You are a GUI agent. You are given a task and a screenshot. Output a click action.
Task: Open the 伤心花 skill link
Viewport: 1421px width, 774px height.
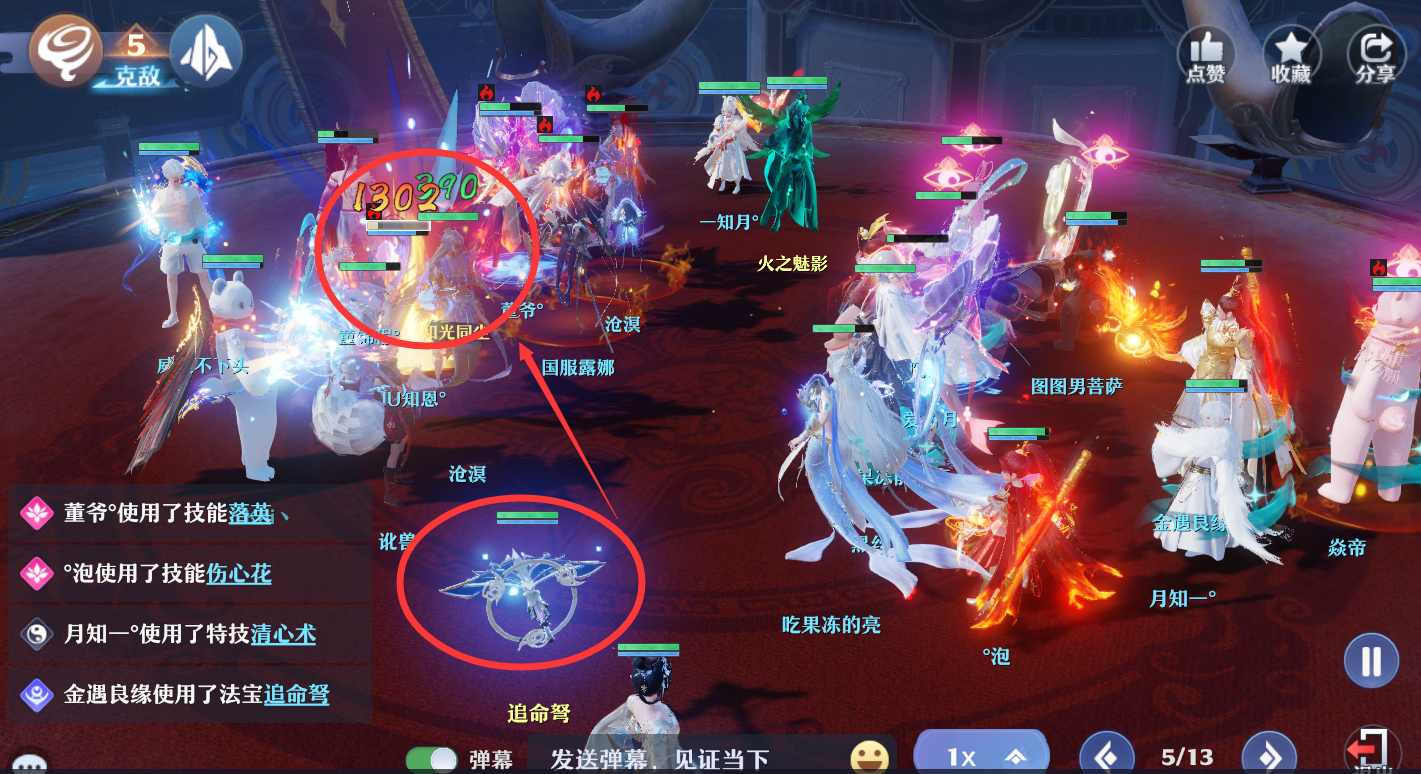239,573
